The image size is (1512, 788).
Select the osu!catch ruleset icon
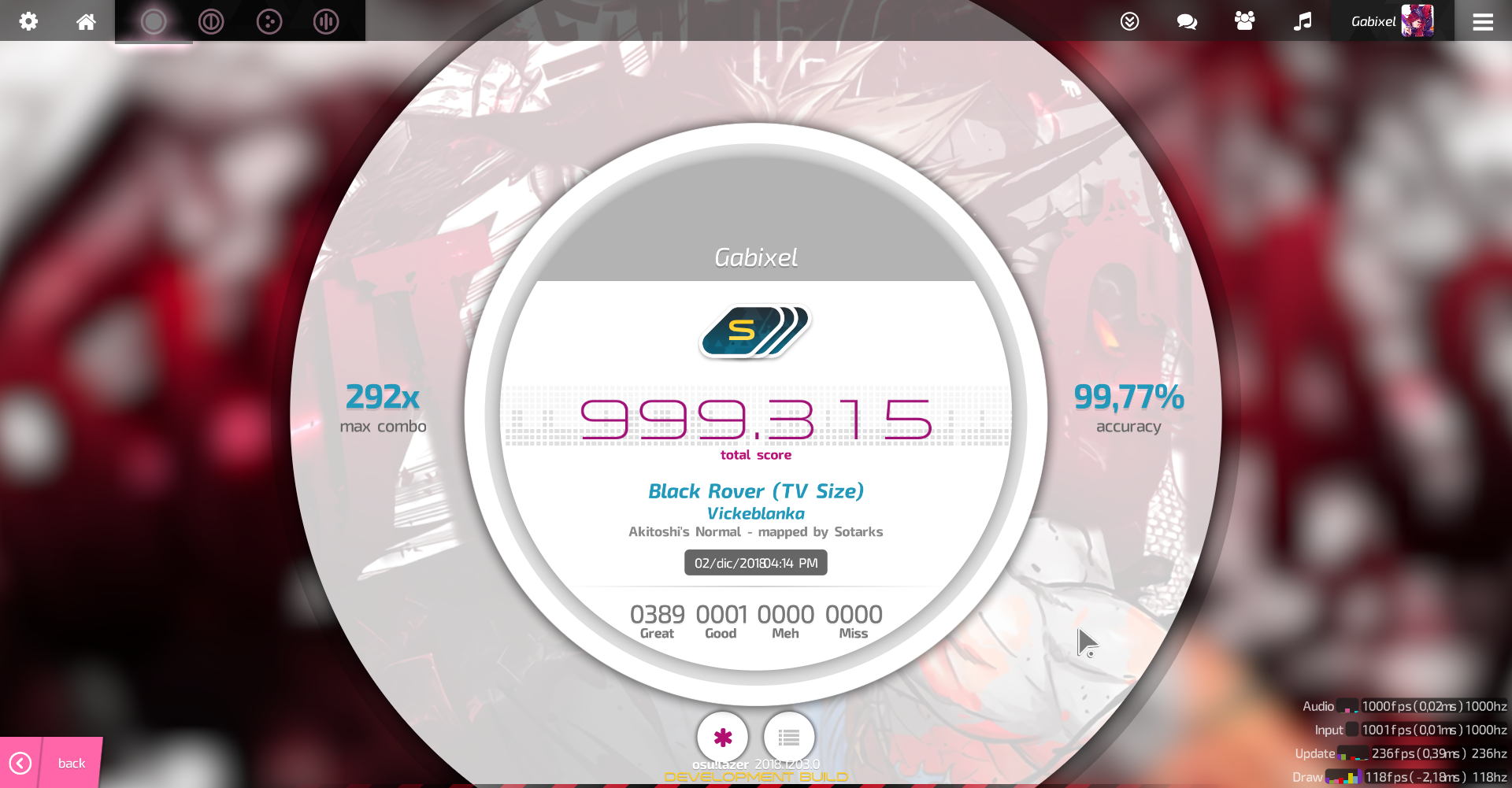tap(269, 22)
